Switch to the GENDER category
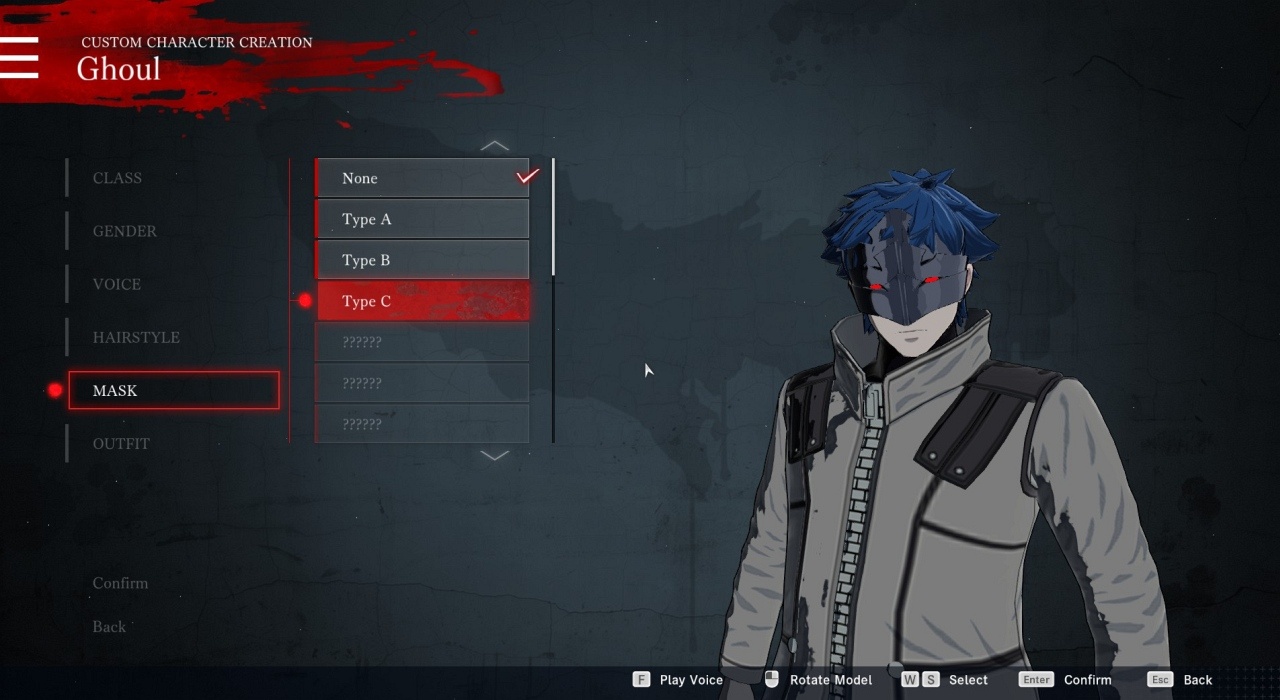 [x=125, y=231]
